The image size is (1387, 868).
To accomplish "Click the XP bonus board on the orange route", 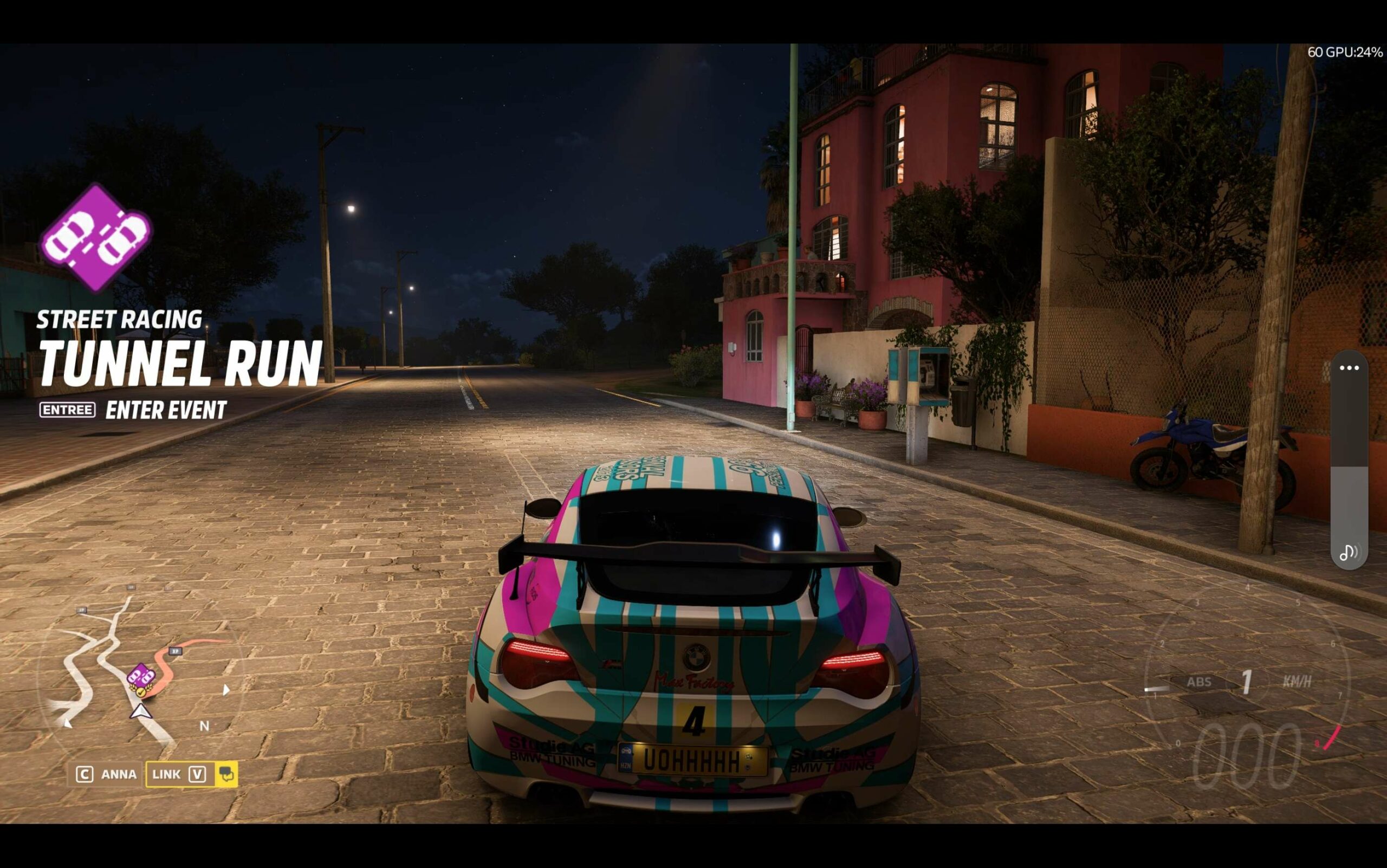I will pyautogui.click(x=176, y=651).
